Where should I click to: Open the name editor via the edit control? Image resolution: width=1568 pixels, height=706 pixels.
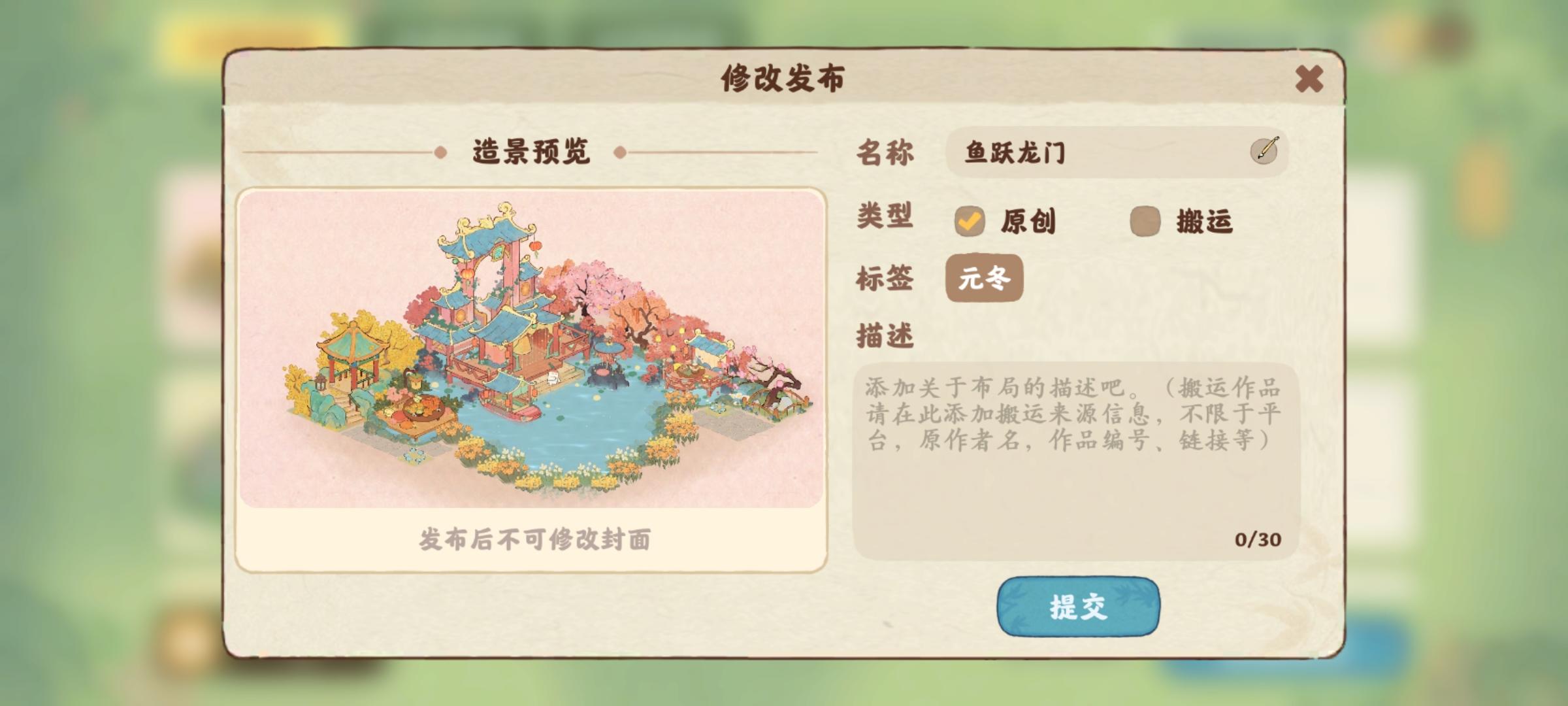pos(1265,151)
